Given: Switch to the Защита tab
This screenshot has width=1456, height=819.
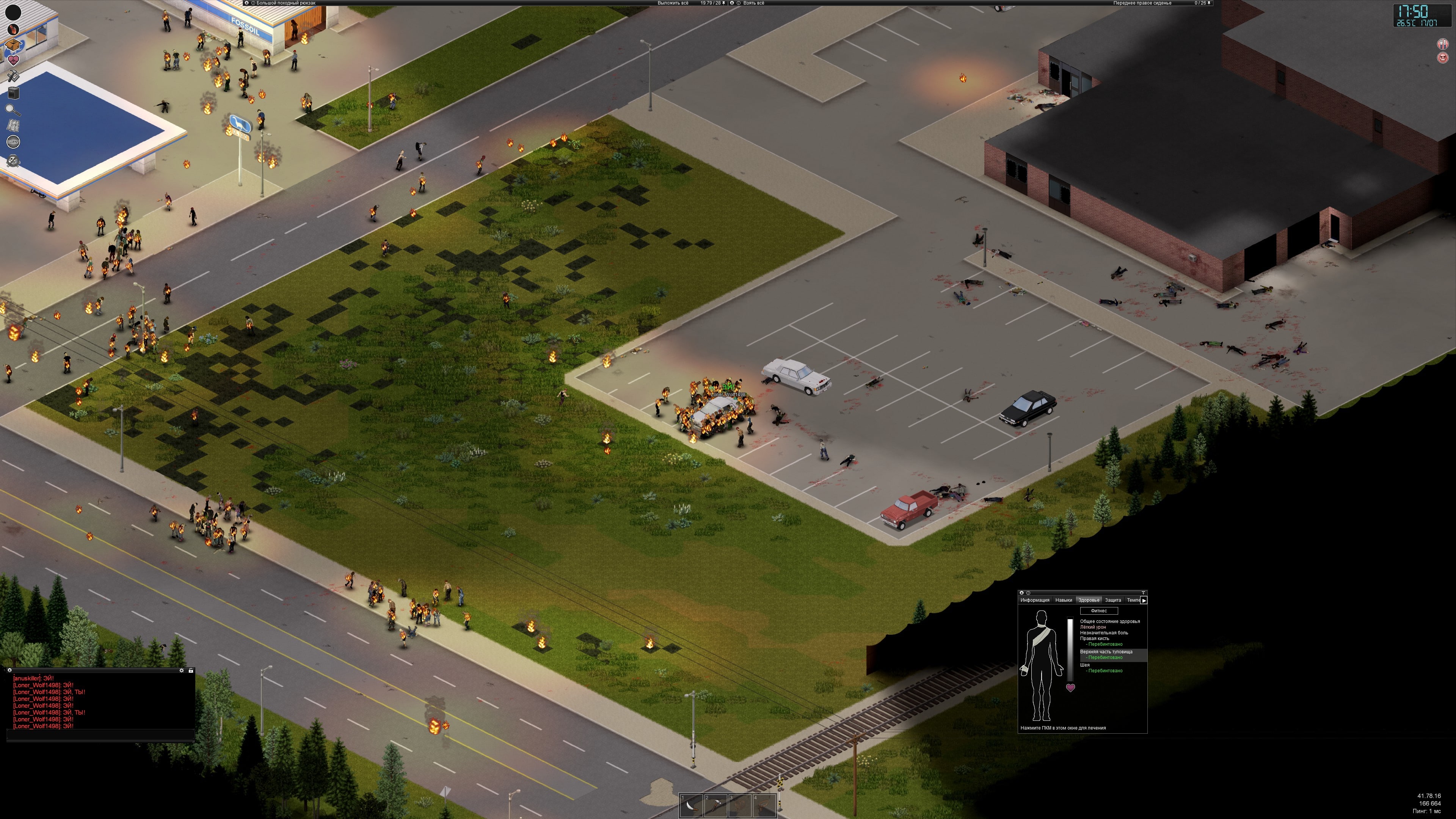Looking at the screenshot, I should [x=1113, y=600].
